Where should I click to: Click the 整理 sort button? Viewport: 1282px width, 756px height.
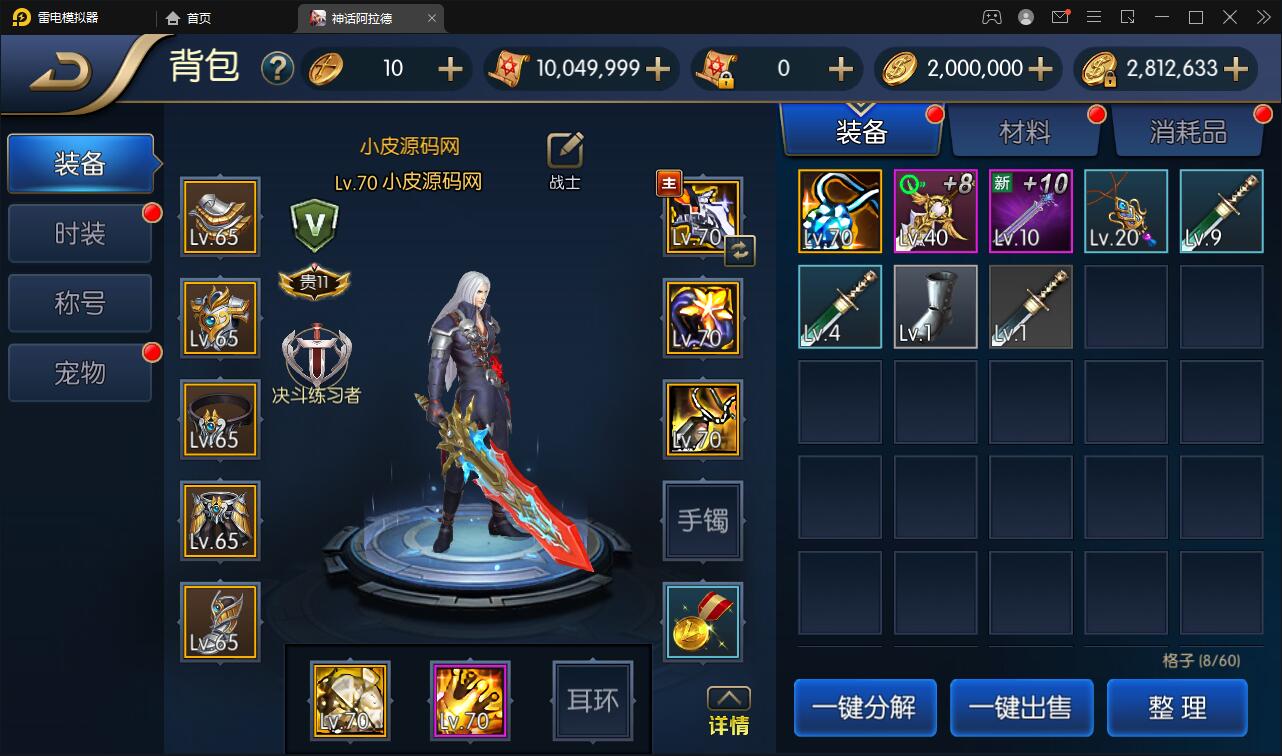click(x=1177, y=707)
